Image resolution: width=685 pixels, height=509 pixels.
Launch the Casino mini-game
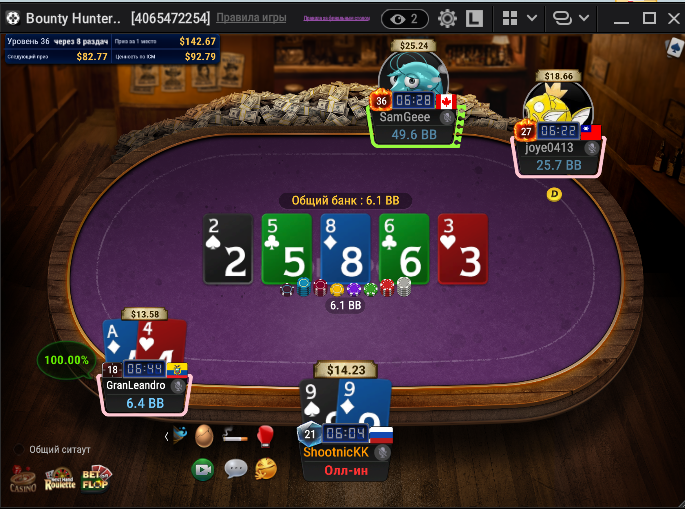[22, 479]
